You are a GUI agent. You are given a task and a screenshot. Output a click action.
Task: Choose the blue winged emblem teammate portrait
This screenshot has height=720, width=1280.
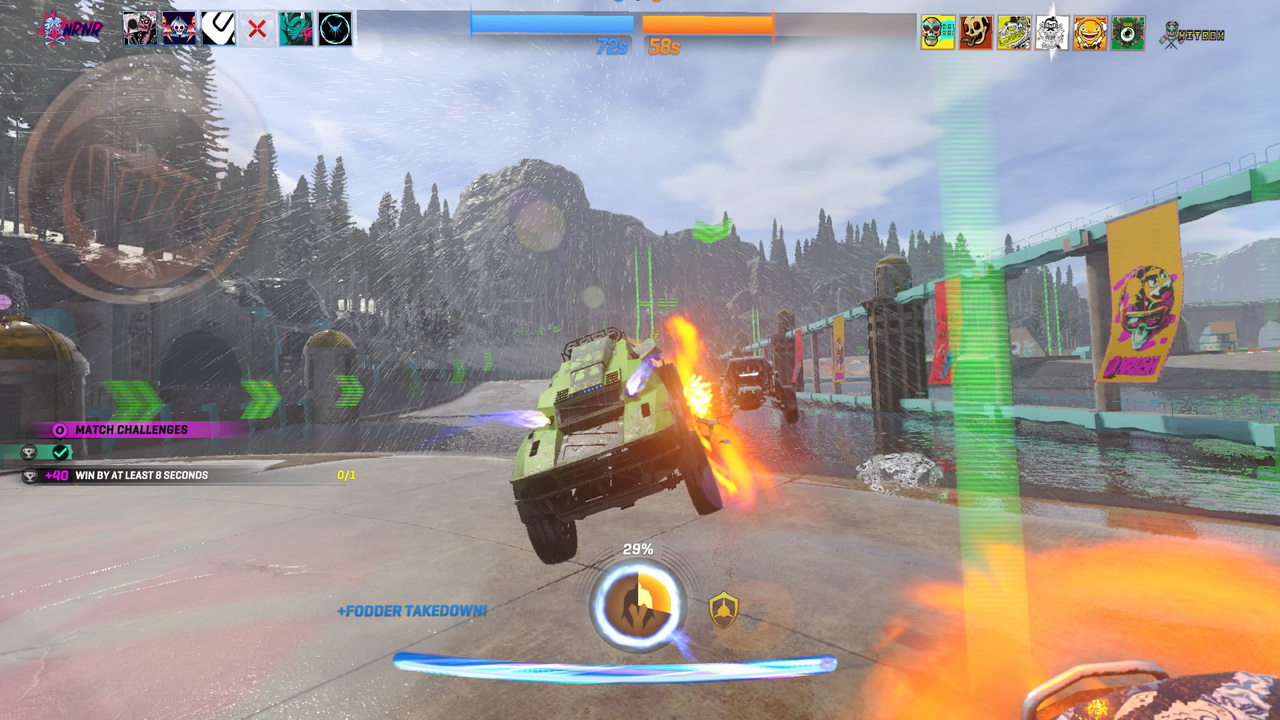[x=335, y=29]
